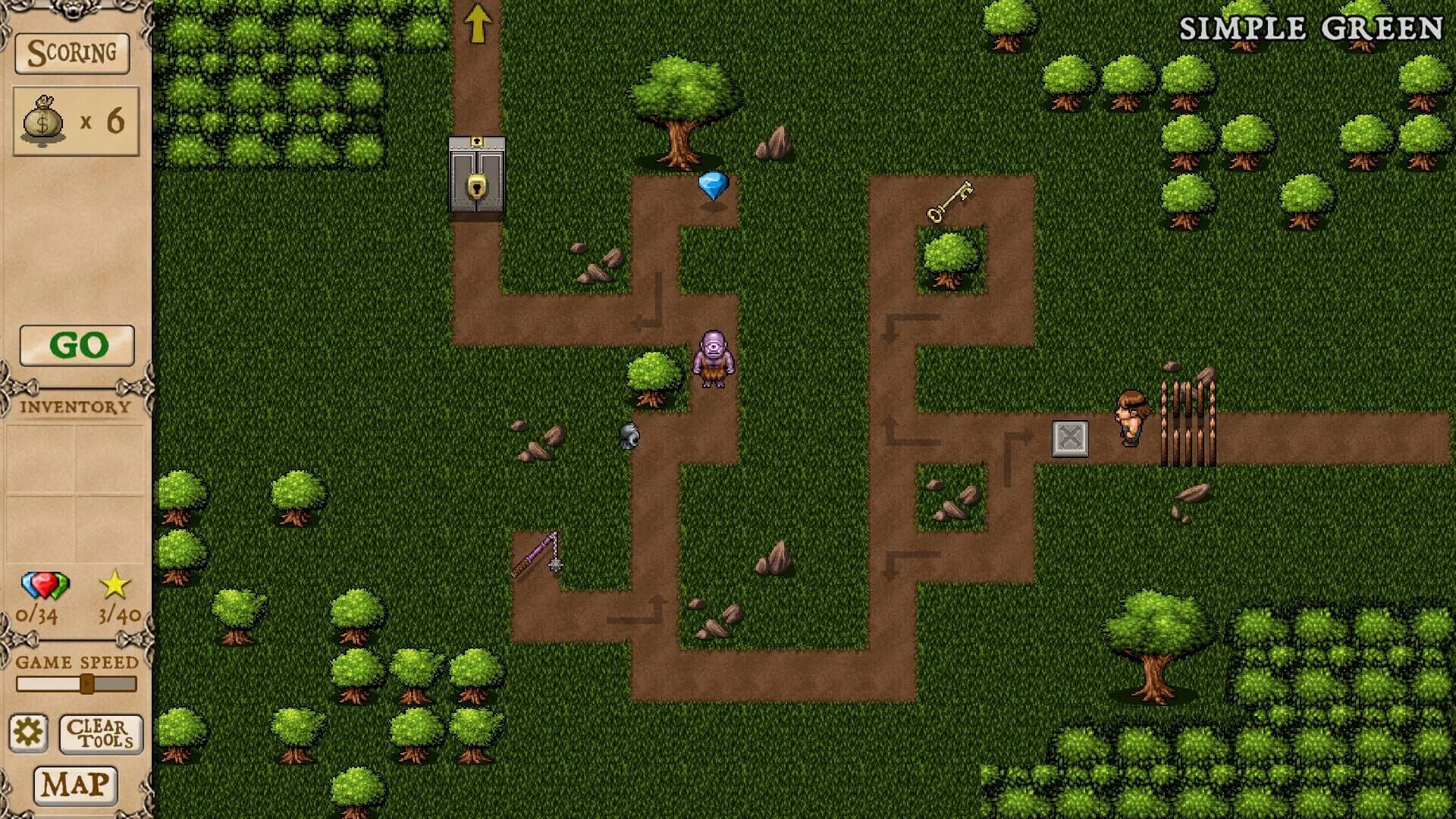Click the crossed-out crate tile near gate

click(x=1068, y=438)
